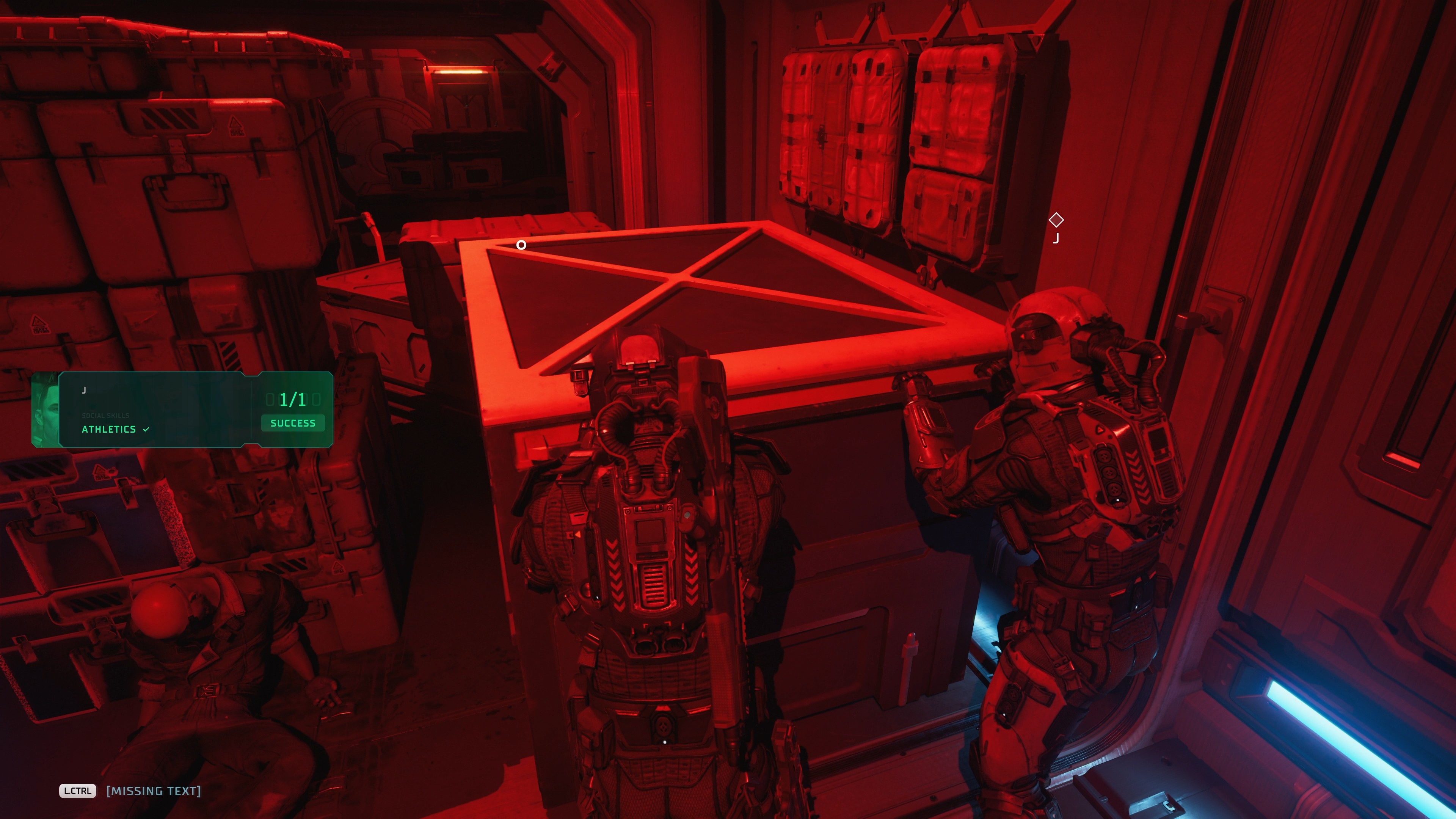Click the diamond marker labeled J
Image resolution: width=1456 pixels, height=819 pixels.
click(x=1056, y=220)
